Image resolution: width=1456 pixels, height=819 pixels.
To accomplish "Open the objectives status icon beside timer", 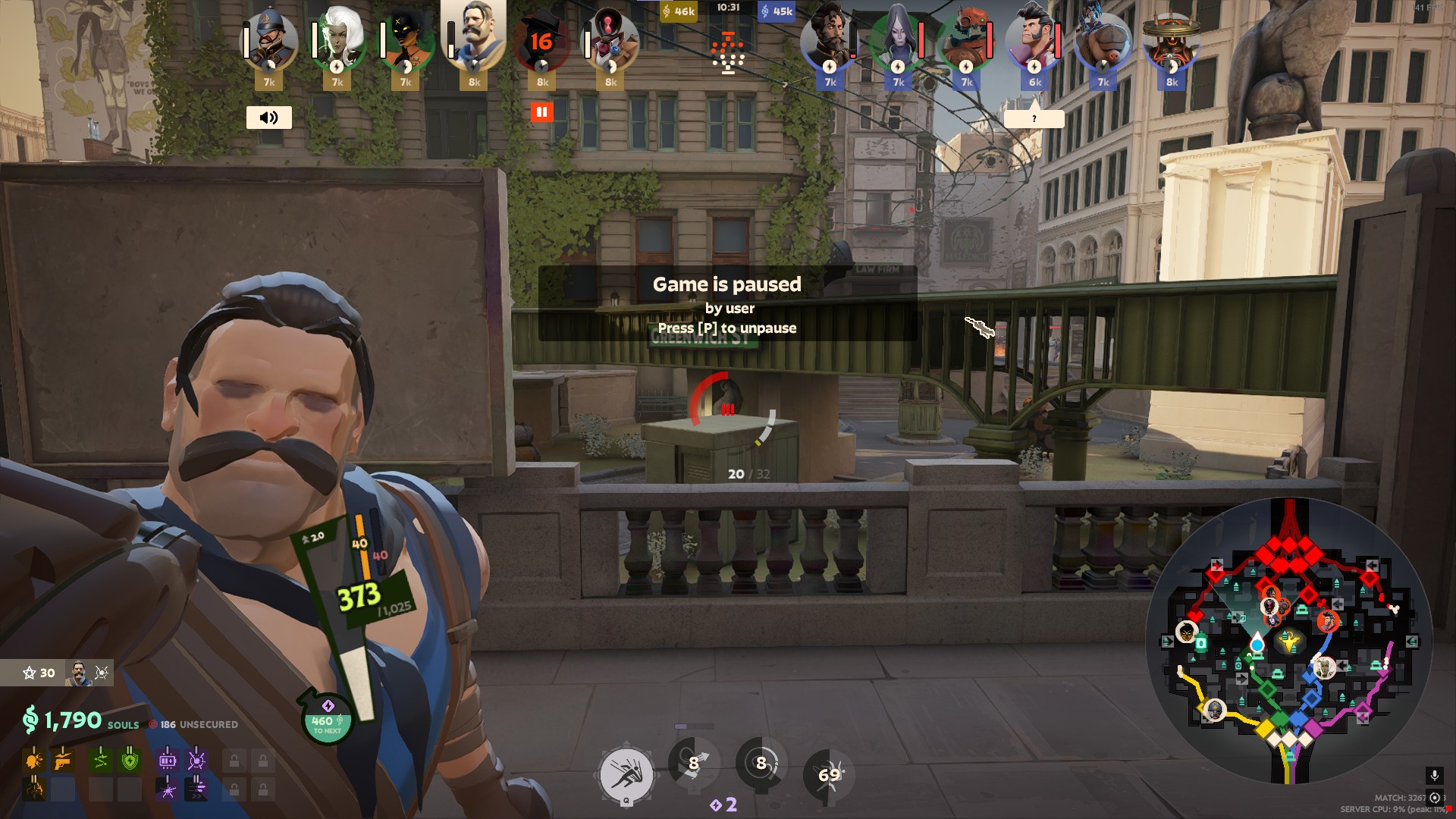I will pyautogui.click(x=728, y=53).
